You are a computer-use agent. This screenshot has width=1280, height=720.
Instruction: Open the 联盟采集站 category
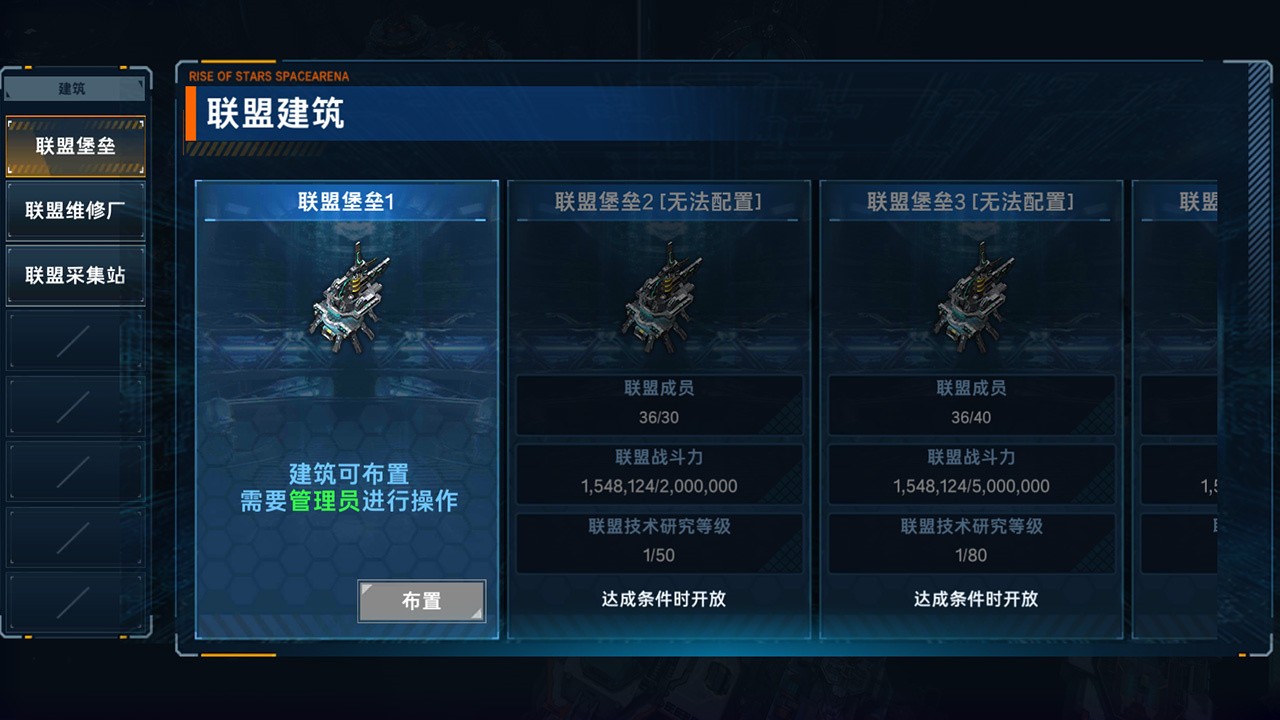tap(76, 275)
